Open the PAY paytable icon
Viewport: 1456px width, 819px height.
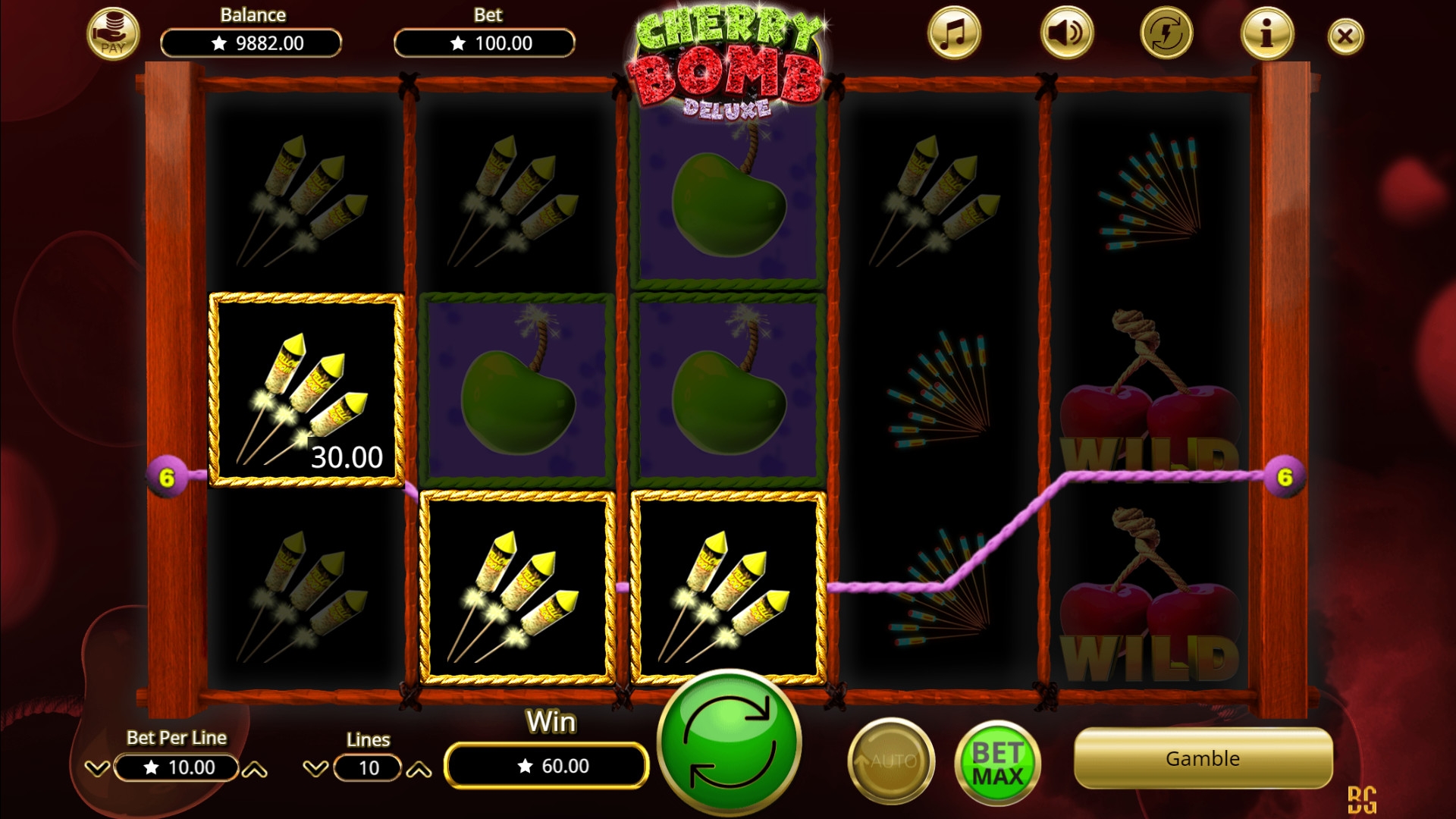[113, 35]
